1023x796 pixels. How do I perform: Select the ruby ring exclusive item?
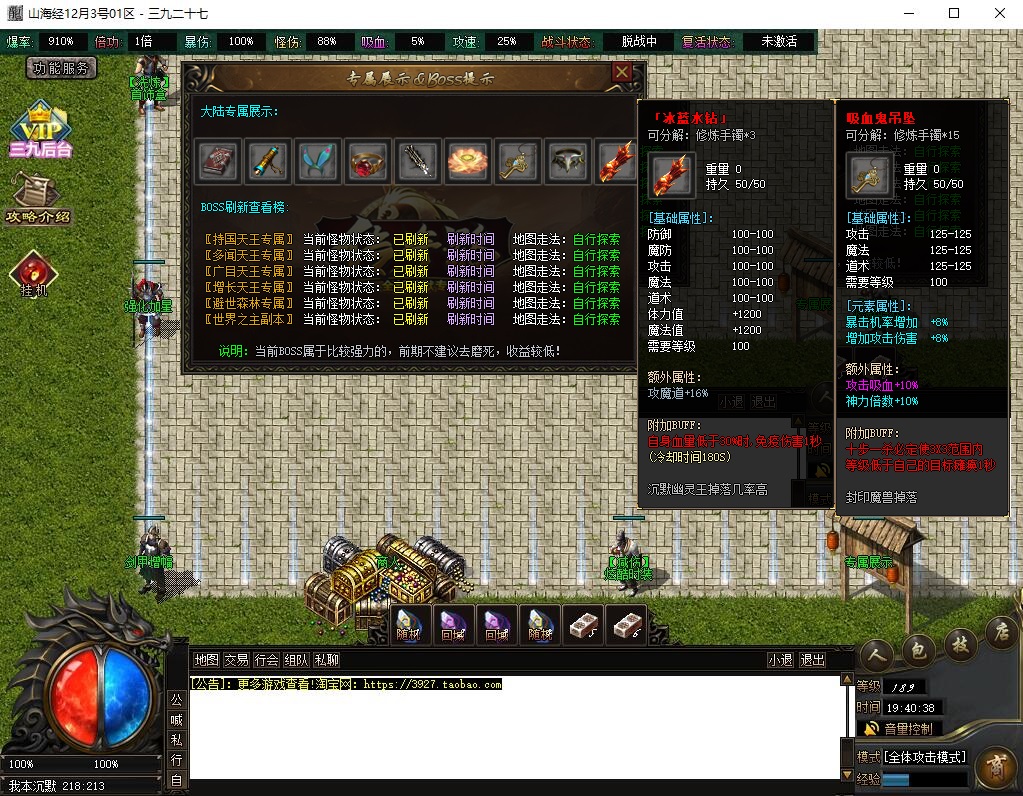368,161
